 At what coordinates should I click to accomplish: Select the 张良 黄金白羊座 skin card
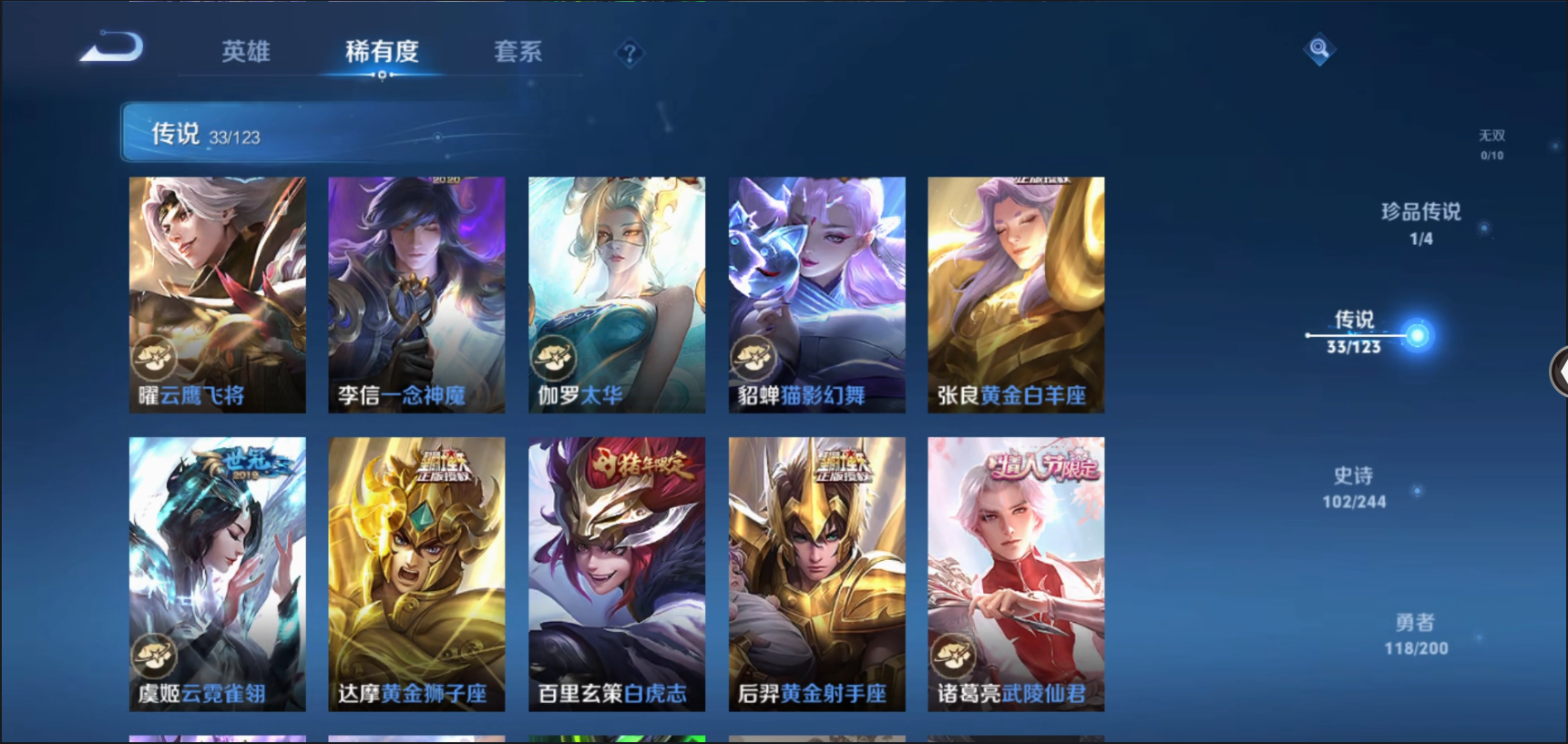tap(1016, 294)
